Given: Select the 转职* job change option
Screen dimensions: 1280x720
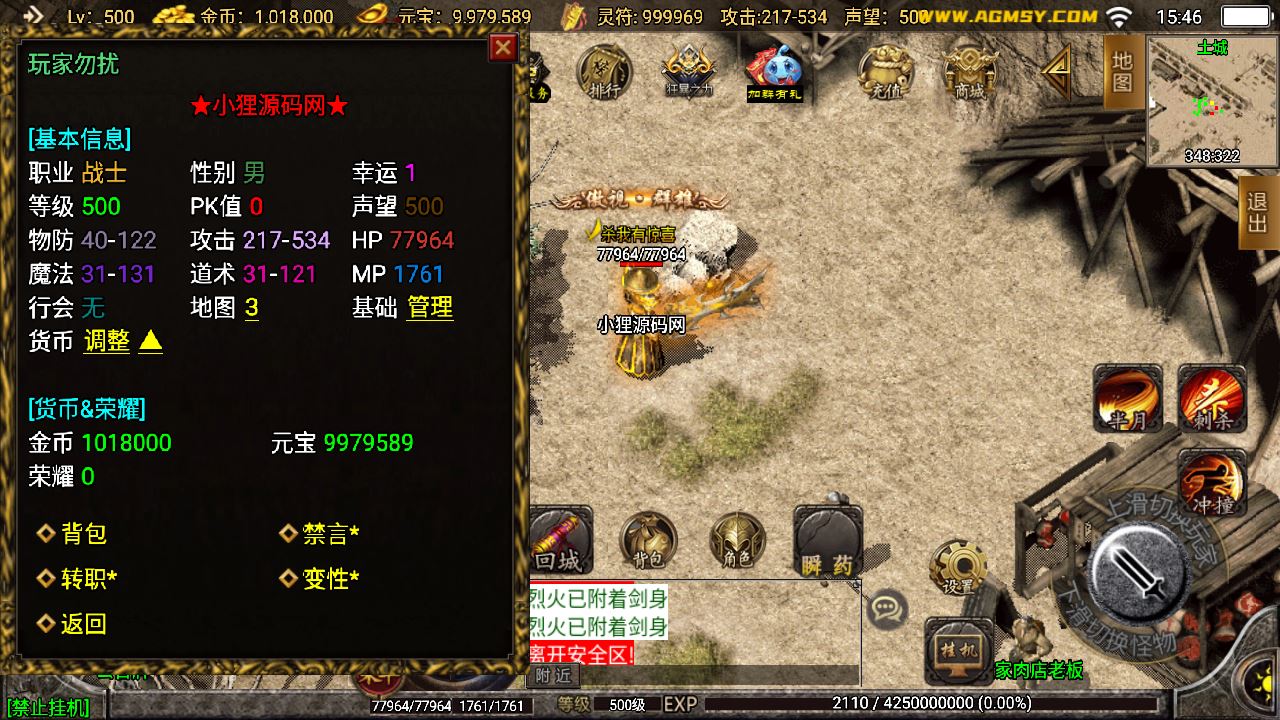Looking at the screenshot, I should coord(88,579).
